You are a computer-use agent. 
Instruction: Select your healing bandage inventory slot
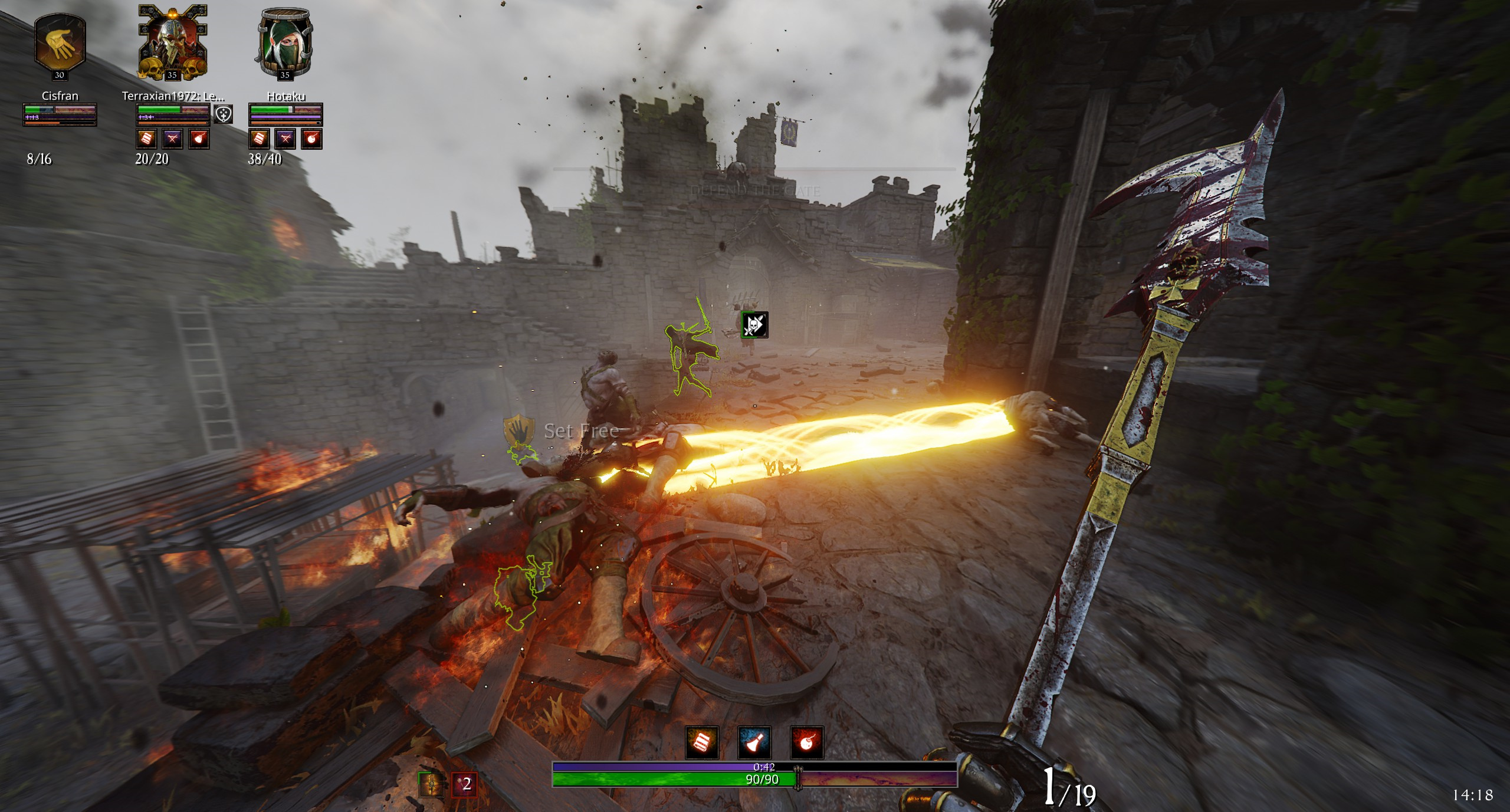point(702,742)
